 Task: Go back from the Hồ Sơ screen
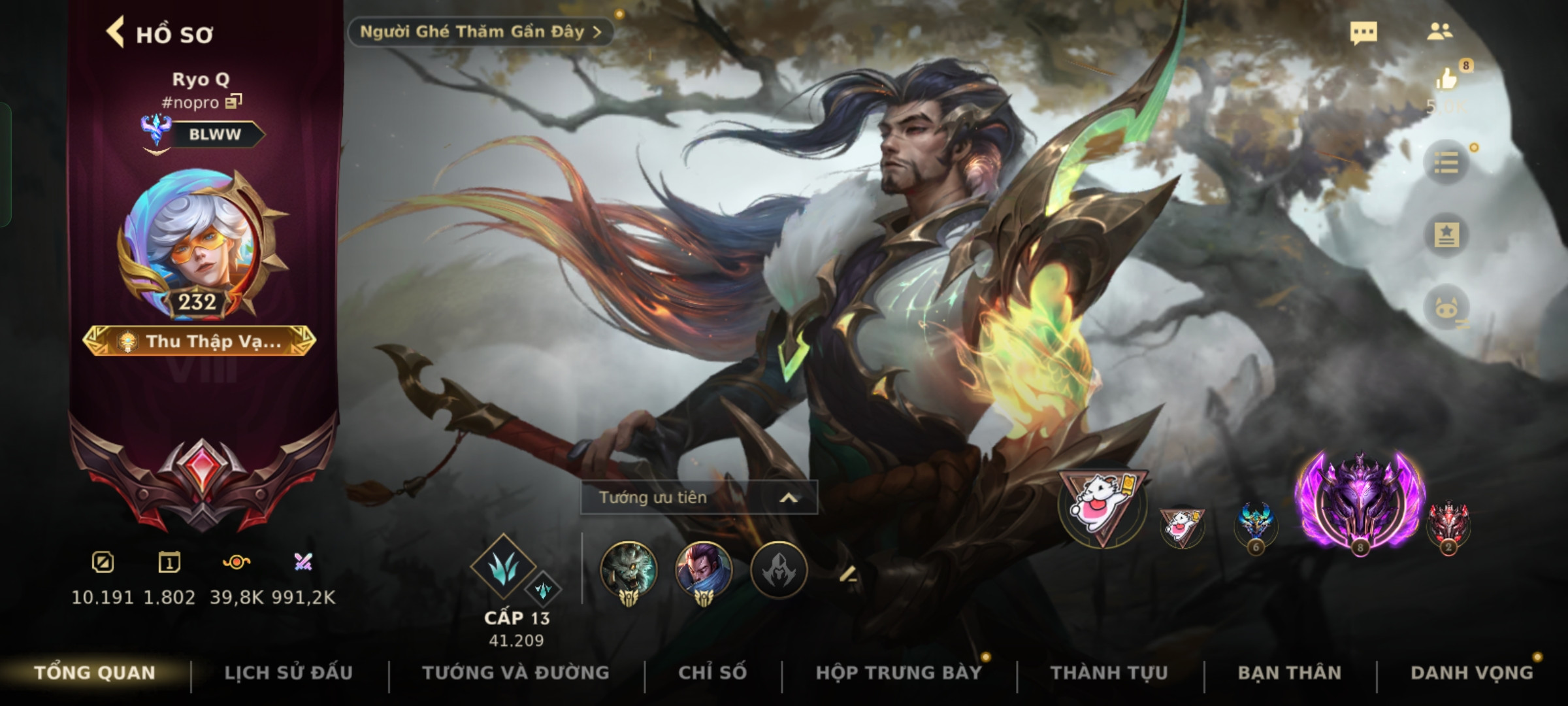116,33
